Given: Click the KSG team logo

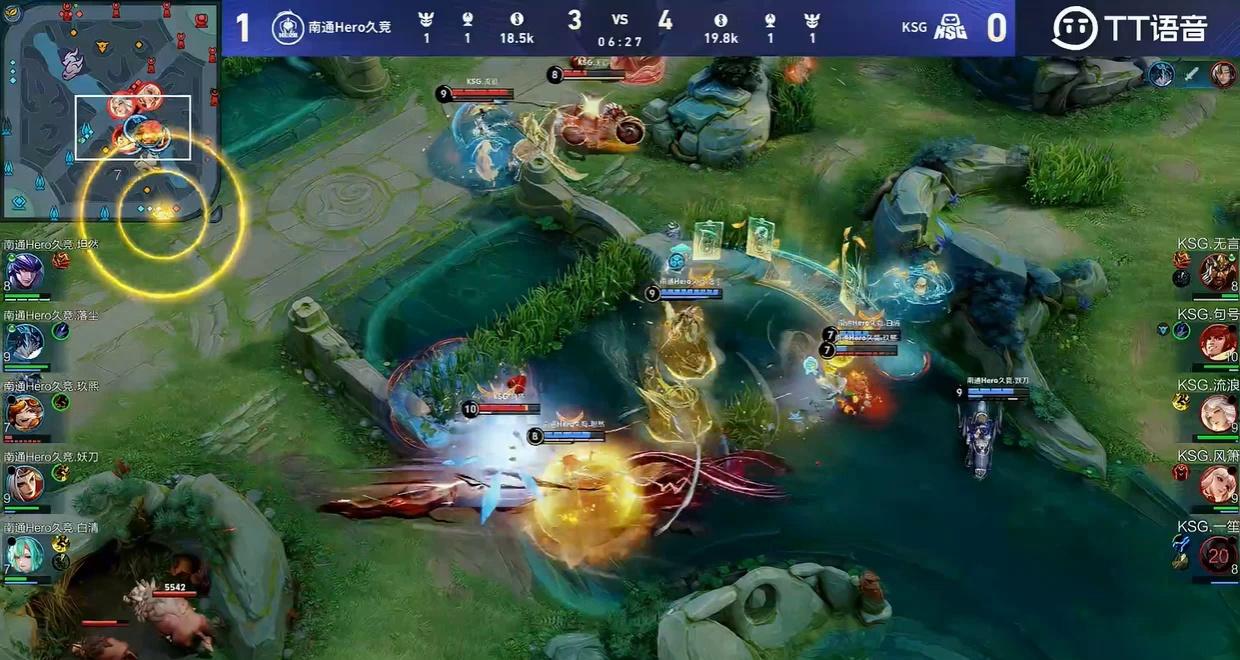Looking at the screenshot, I should [x=949, y=28].
